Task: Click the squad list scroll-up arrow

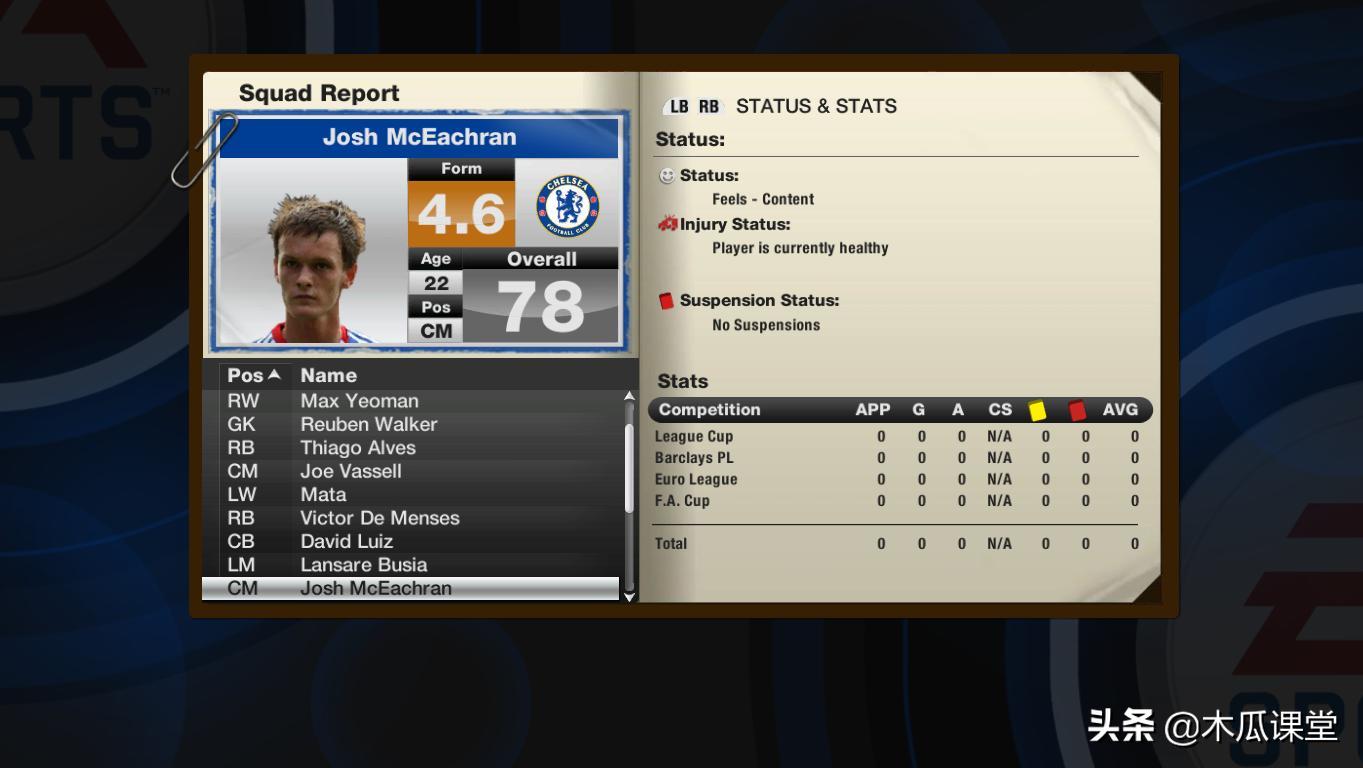Action: point(629,397)
